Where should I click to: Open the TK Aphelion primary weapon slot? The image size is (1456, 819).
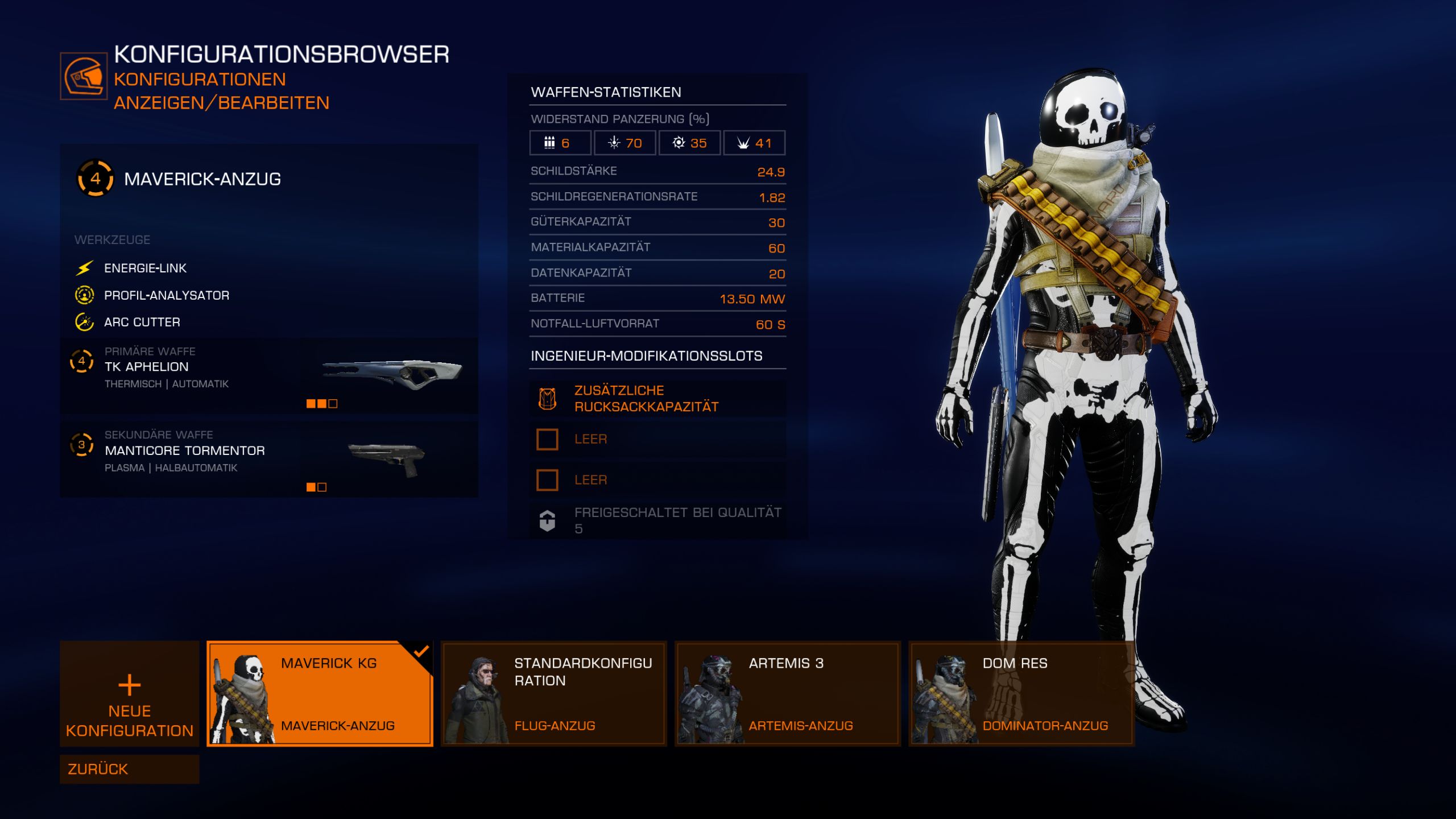pyautogui.click(x=268, y=375)
